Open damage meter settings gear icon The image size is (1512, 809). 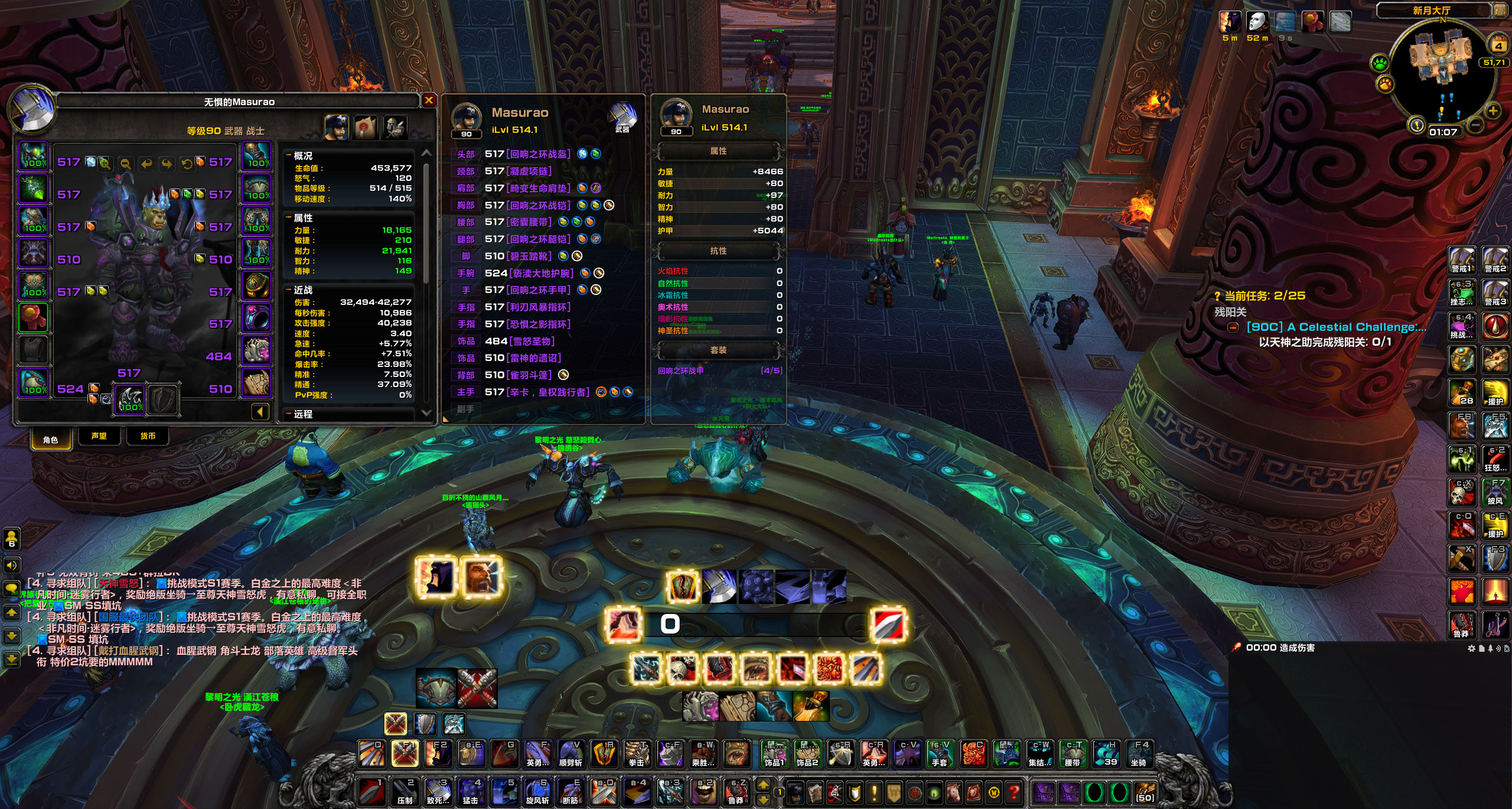[x=1471, y=648]
